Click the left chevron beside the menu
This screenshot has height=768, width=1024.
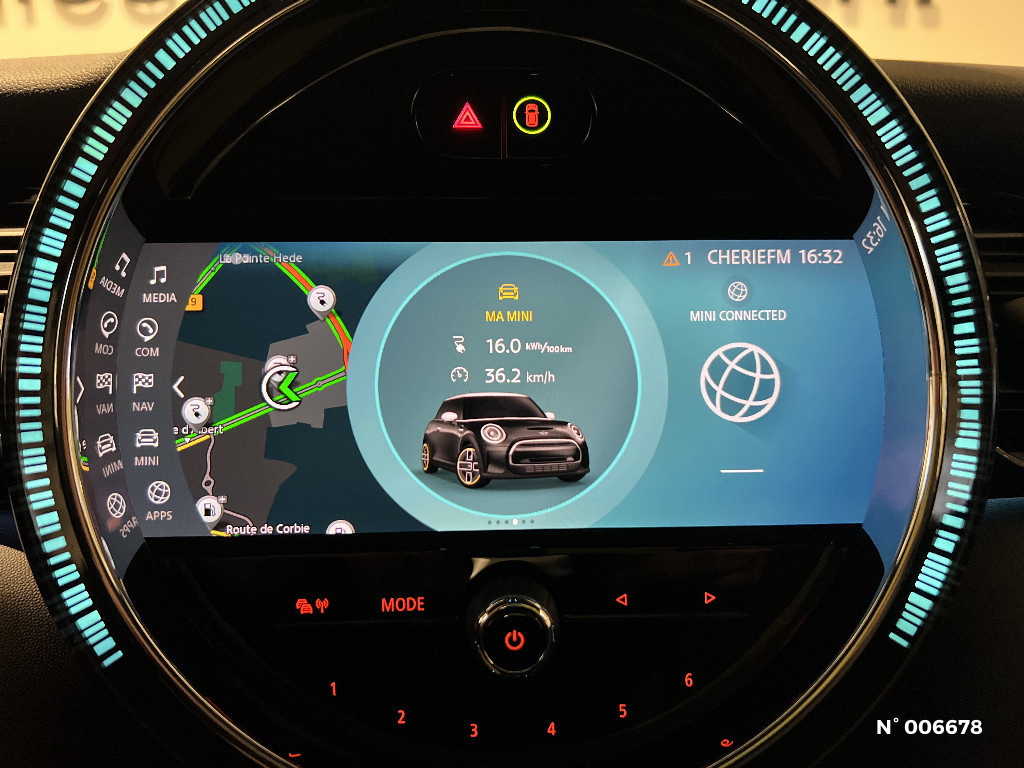179,386
